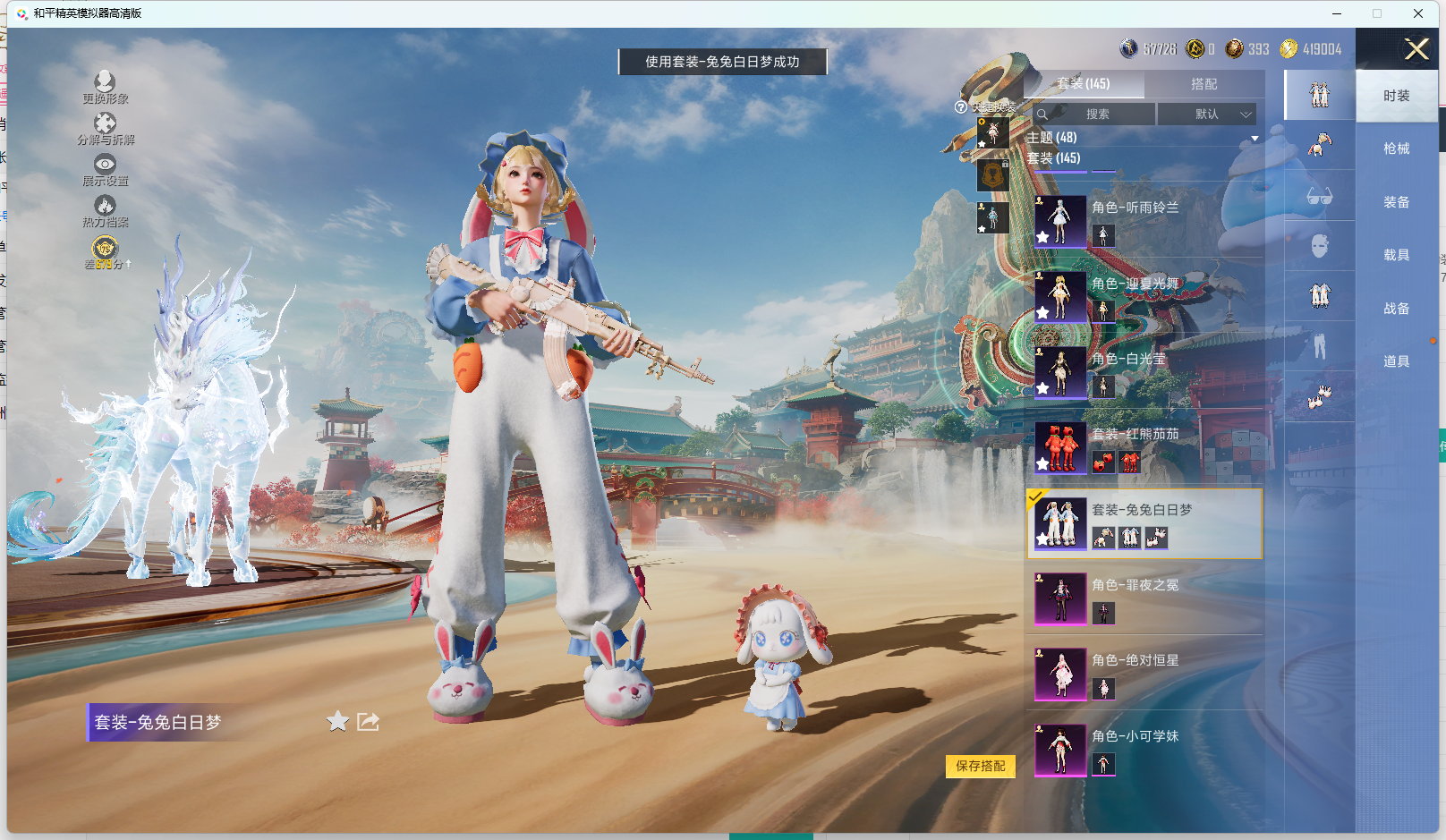Open the 热力档案 profile
The image size is (1446, 840).
coord(105,211)
